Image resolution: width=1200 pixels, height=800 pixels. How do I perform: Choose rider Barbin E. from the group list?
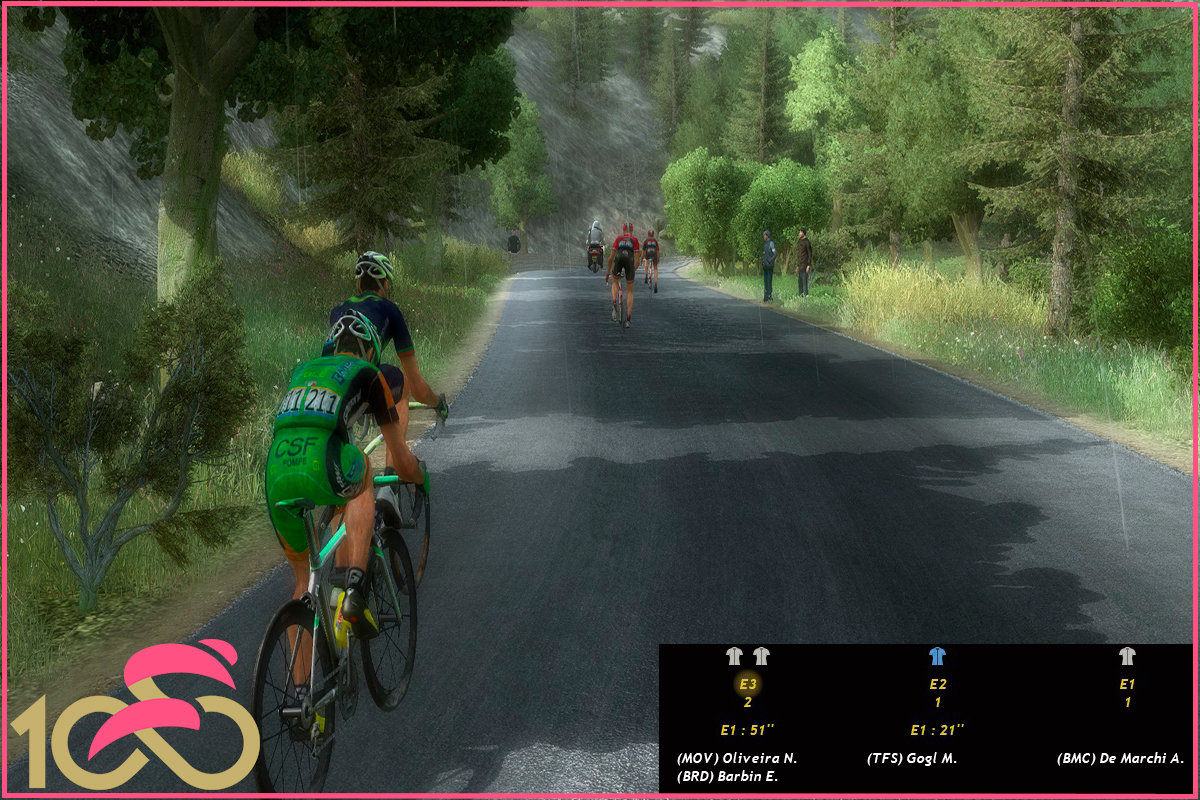727,776
